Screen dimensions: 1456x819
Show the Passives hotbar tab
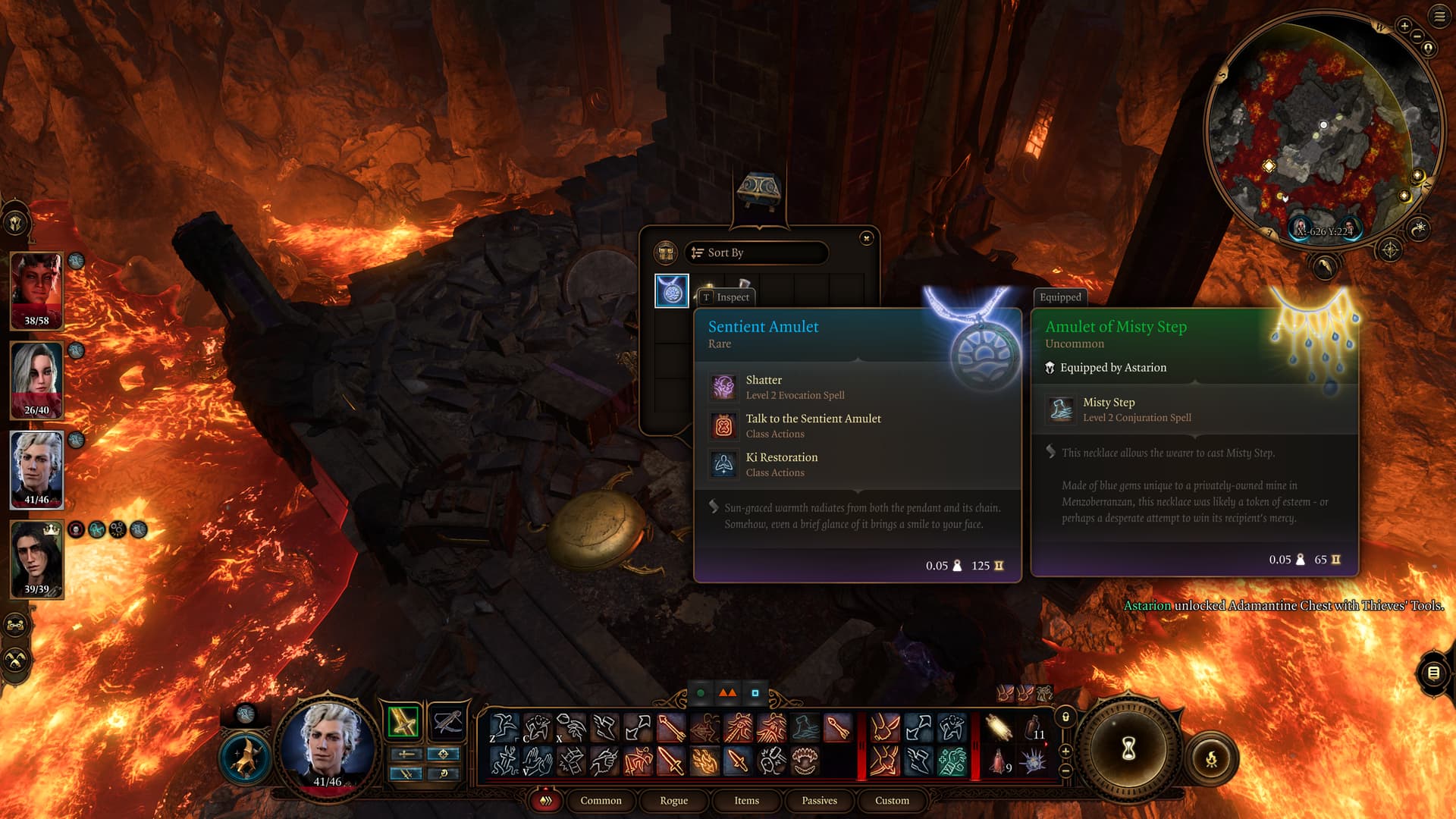coord(819,801)
